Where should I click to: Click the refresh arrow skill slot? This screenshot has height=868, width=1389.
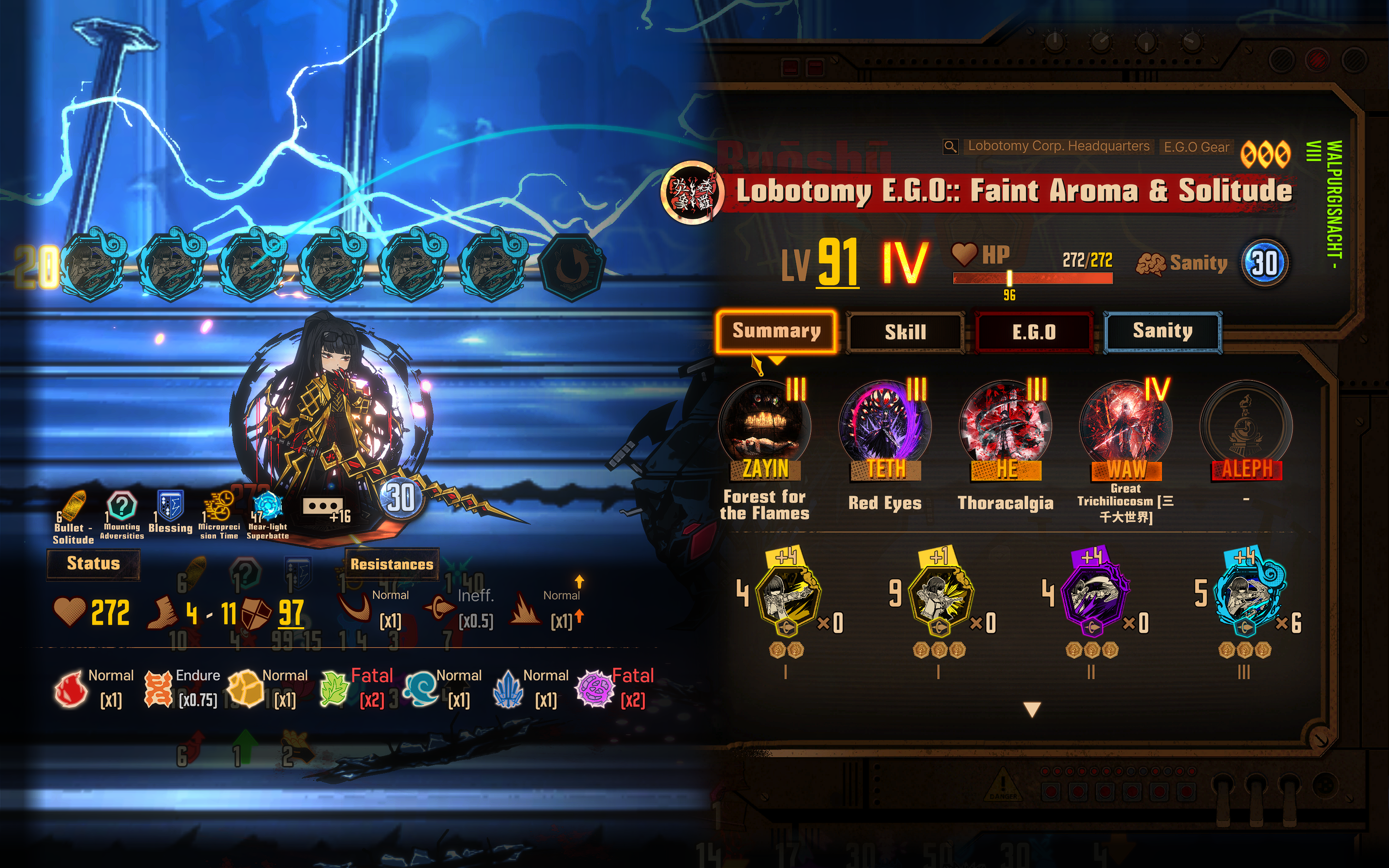click(571, 267)
